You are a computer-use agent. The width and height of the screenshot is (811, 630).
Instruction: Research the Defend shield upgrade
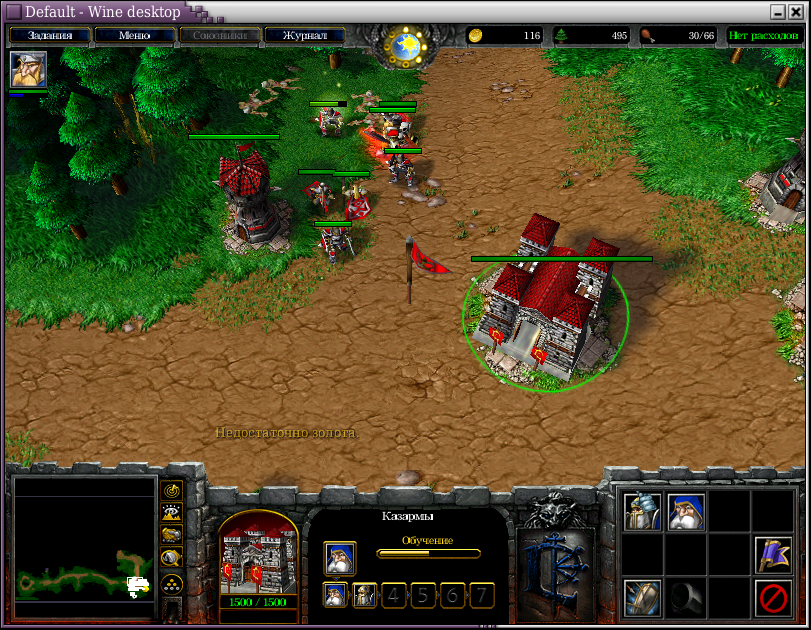click(642, 598)
